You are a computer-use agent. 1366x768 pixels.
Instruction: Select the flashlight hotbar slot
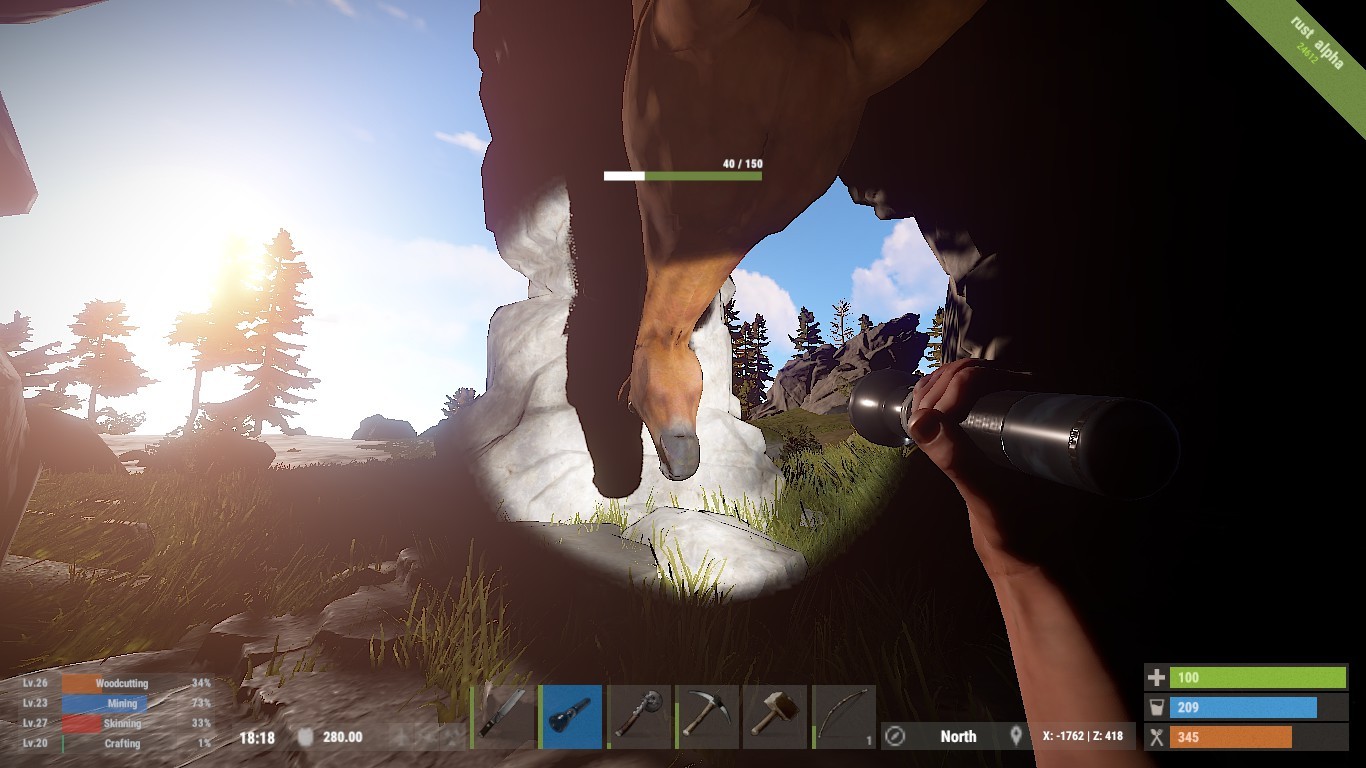571,716
